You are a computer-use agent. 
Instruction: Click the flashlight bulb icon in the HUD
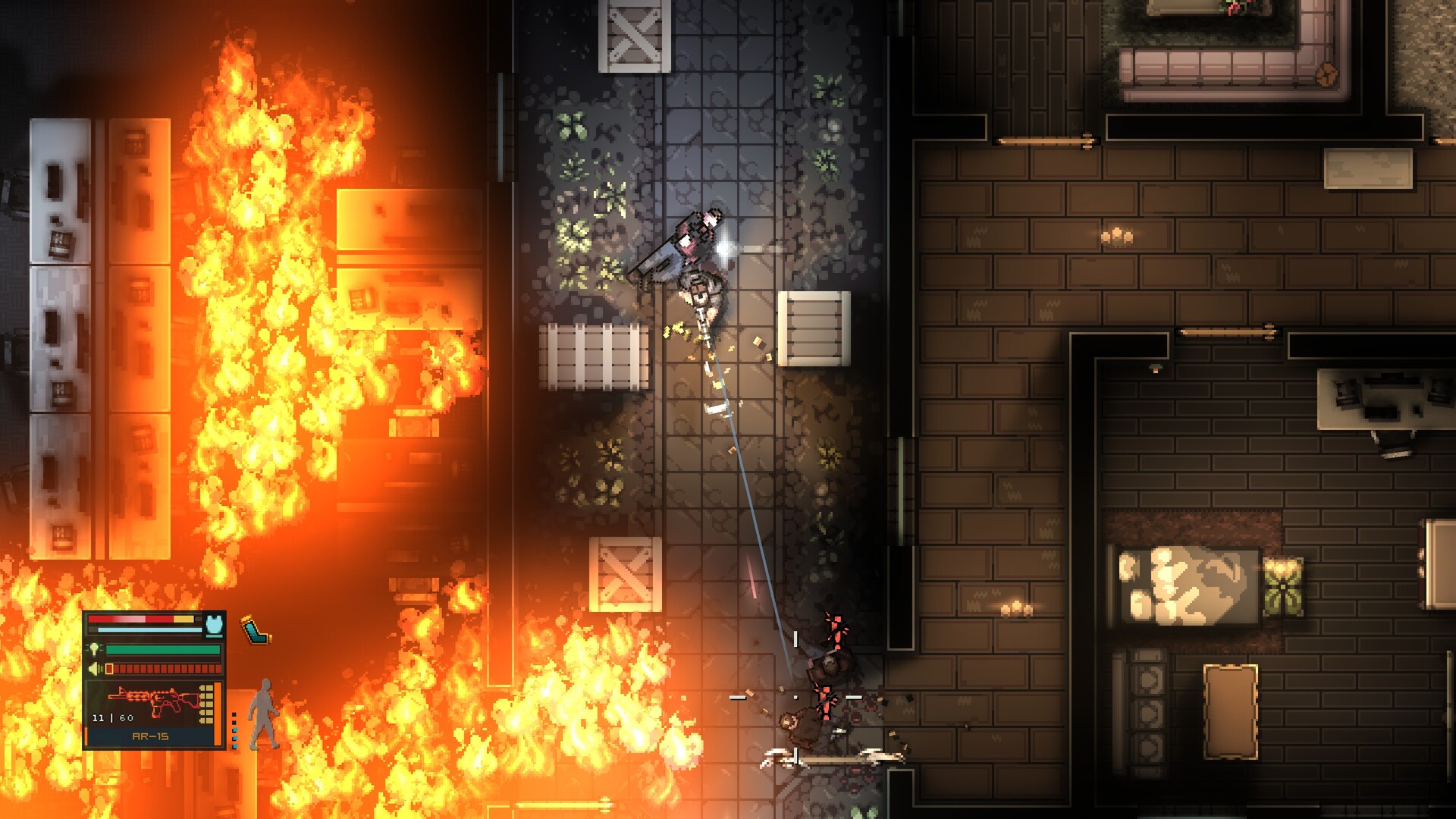click(x=94, y=650)
